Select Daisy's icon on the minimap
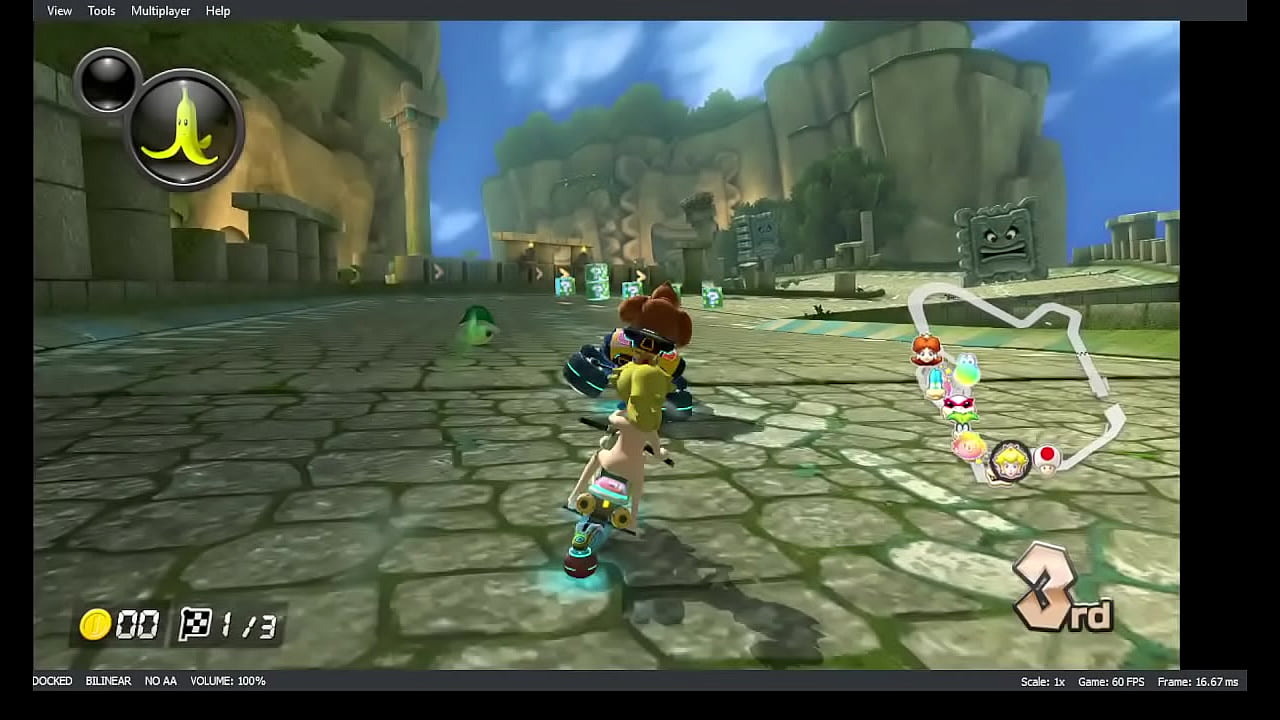This screenshot has width=1280, height=720. click(x=925, y=350)
